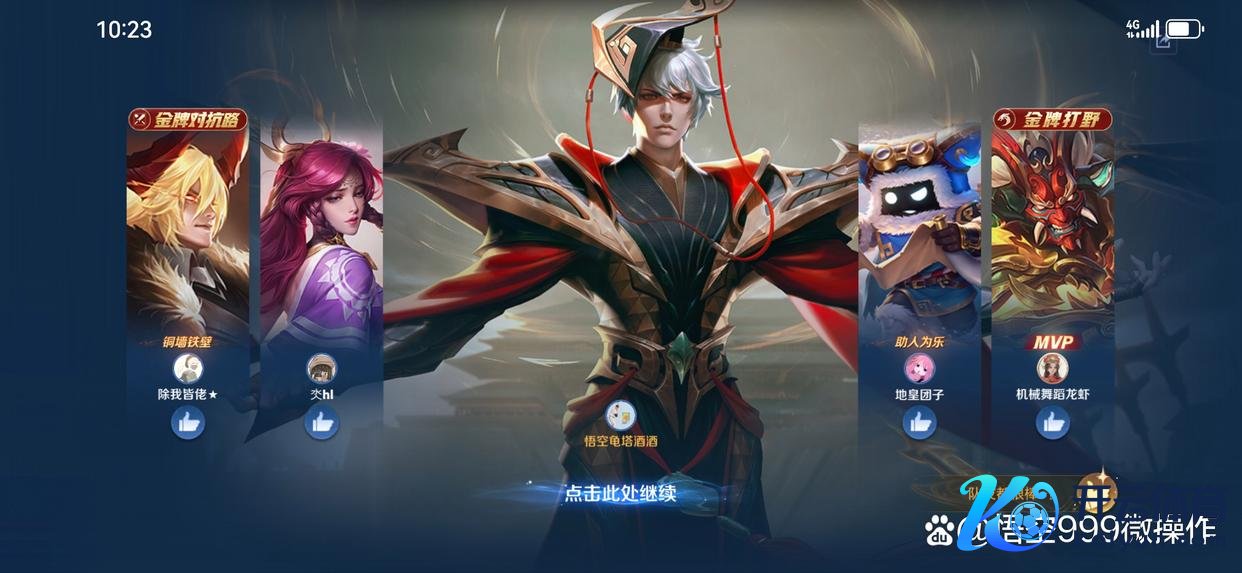Open 除我皆佬★ player avatar
This screenshot has width=1242, height=573.
pos(188,368)
